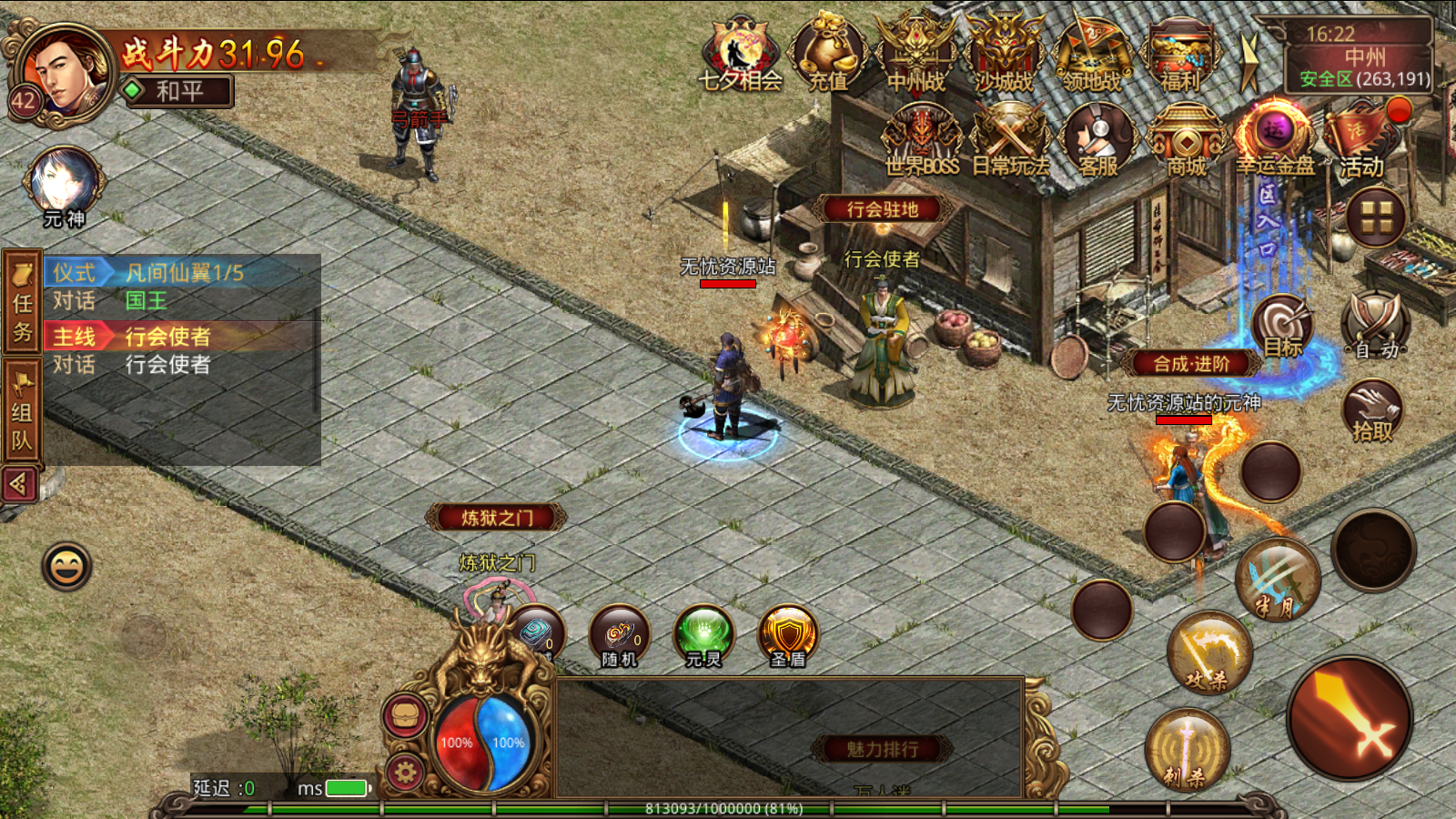Select a target with 目标 button
This screenshot has width=1456, height=819.
tap(1283, 325)
